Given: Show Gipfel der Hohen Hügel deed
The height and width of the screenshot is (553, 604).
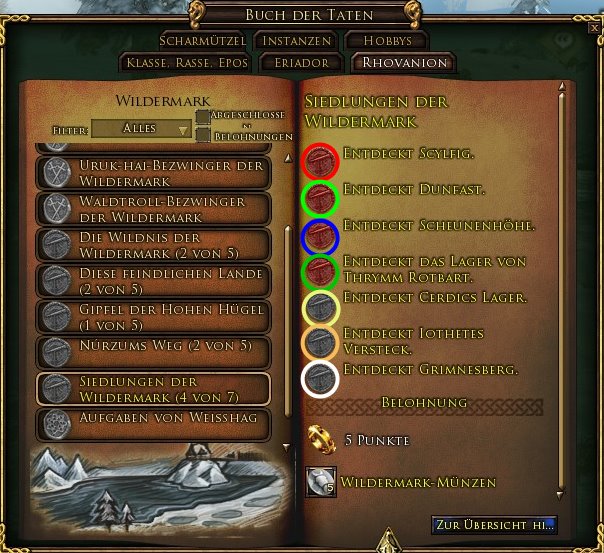Looking at the screenshot, I should 153,316.
